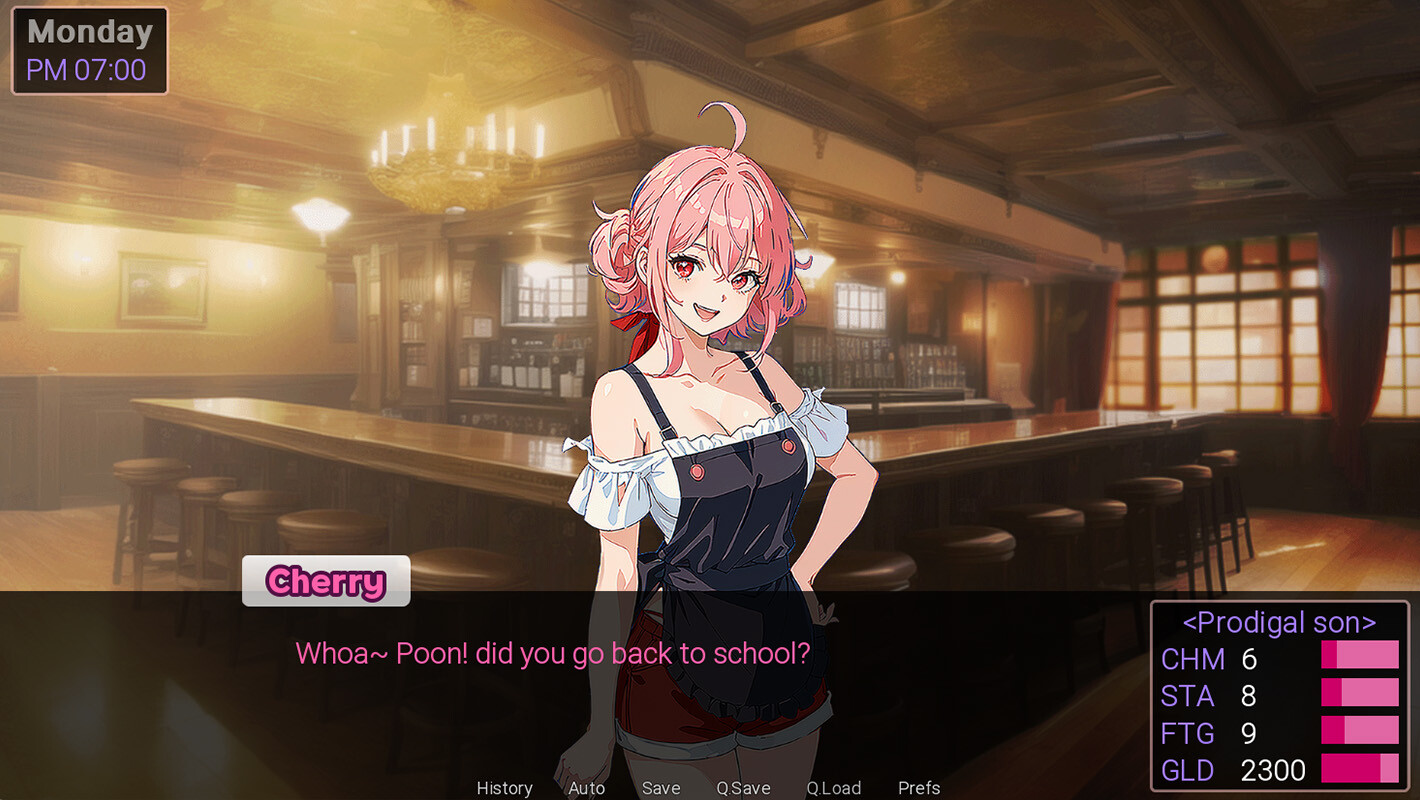Screen dimensions: 1420x800
Task: Quick load with Q.Load
Action: click(x=833, y=788)
